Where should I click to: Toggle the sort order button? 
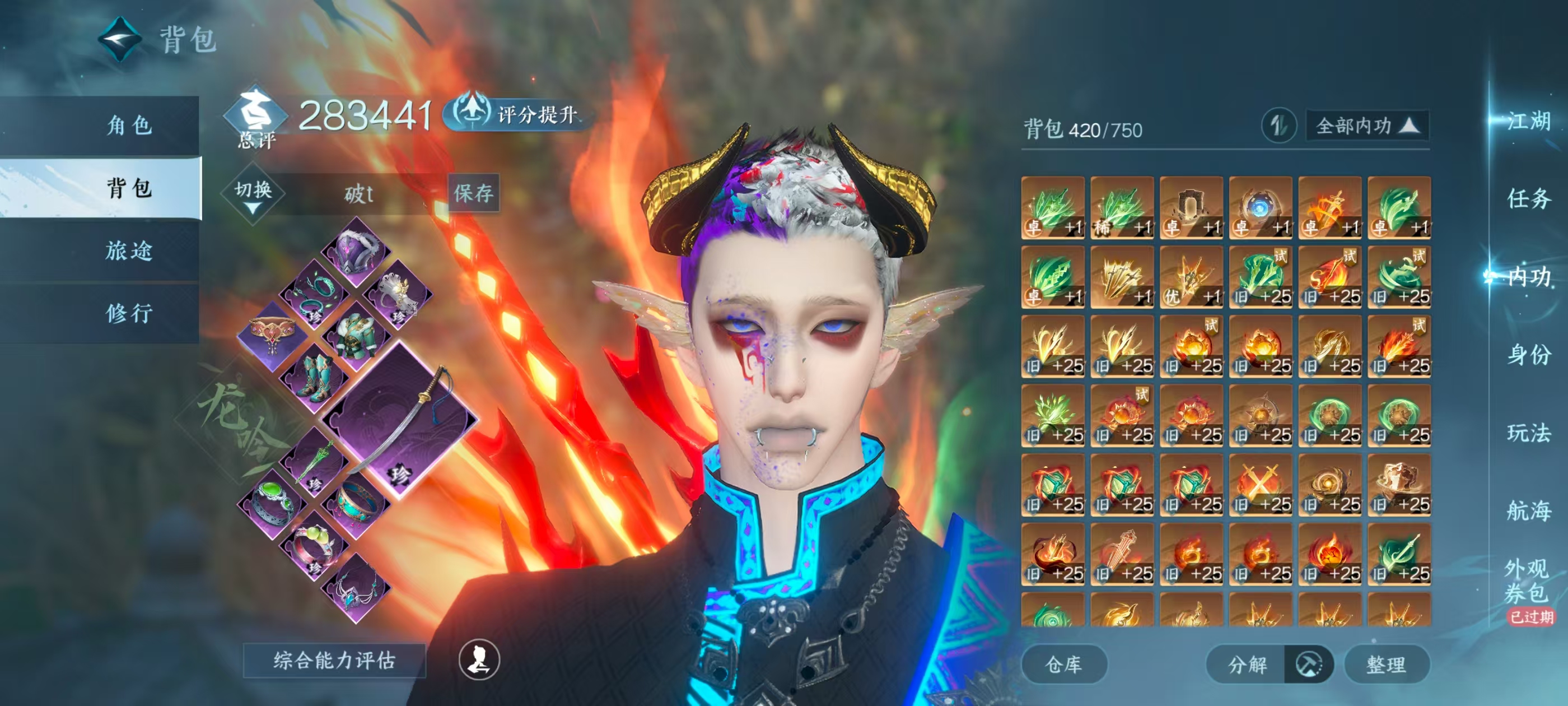[x=1278, y=126]
